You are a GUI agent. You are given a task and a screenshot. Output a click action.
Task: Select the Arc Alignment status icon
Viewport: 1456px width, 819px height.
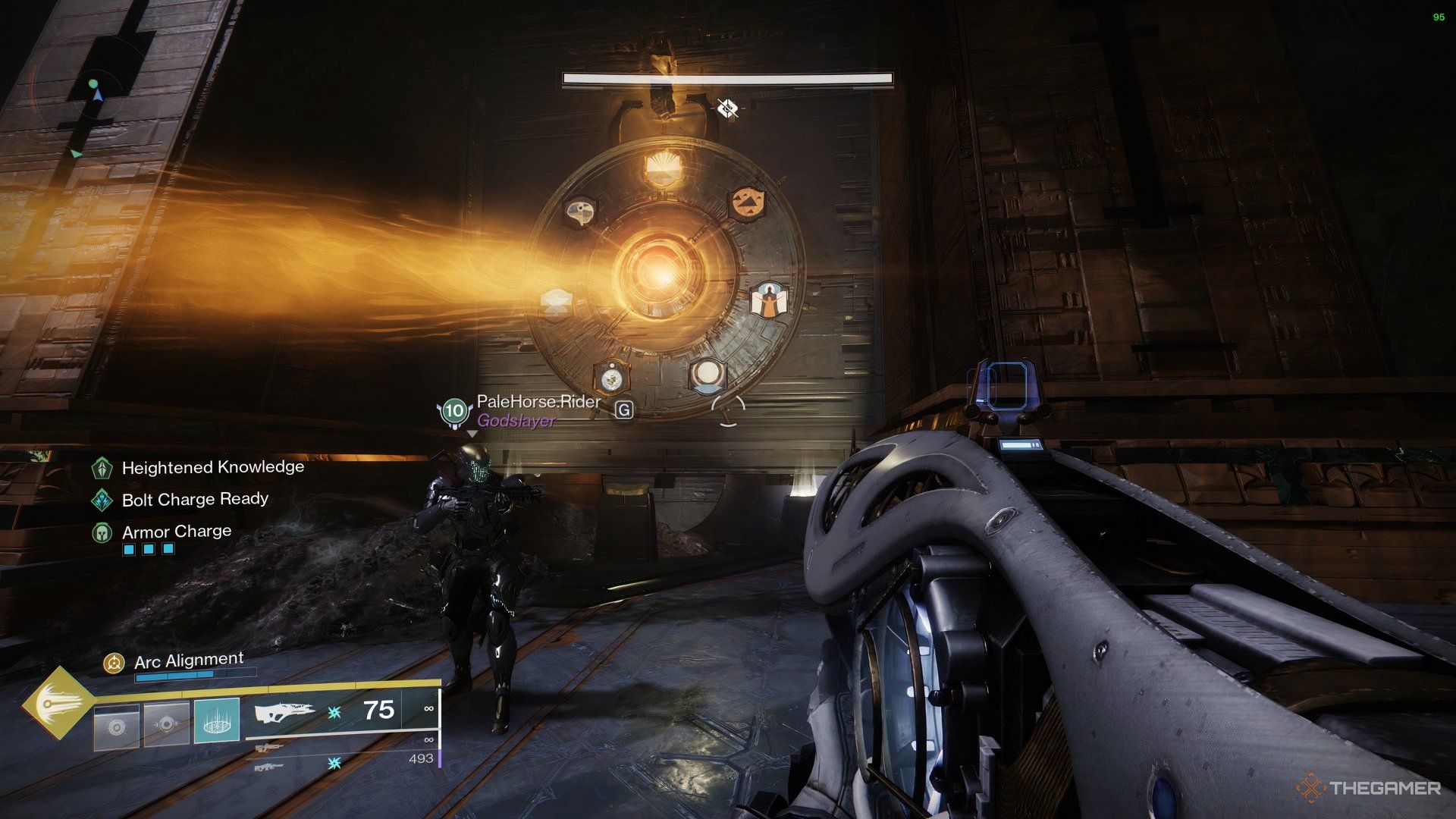point(114,664)
